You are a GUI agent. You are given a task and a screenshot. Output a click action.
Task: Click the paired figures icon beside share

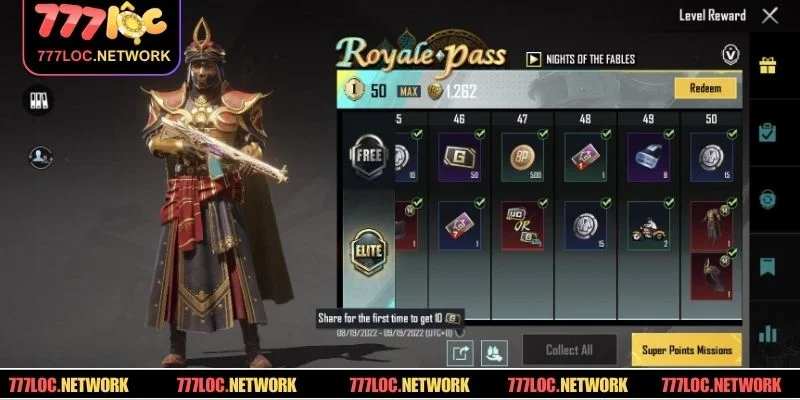coord(496,352)
